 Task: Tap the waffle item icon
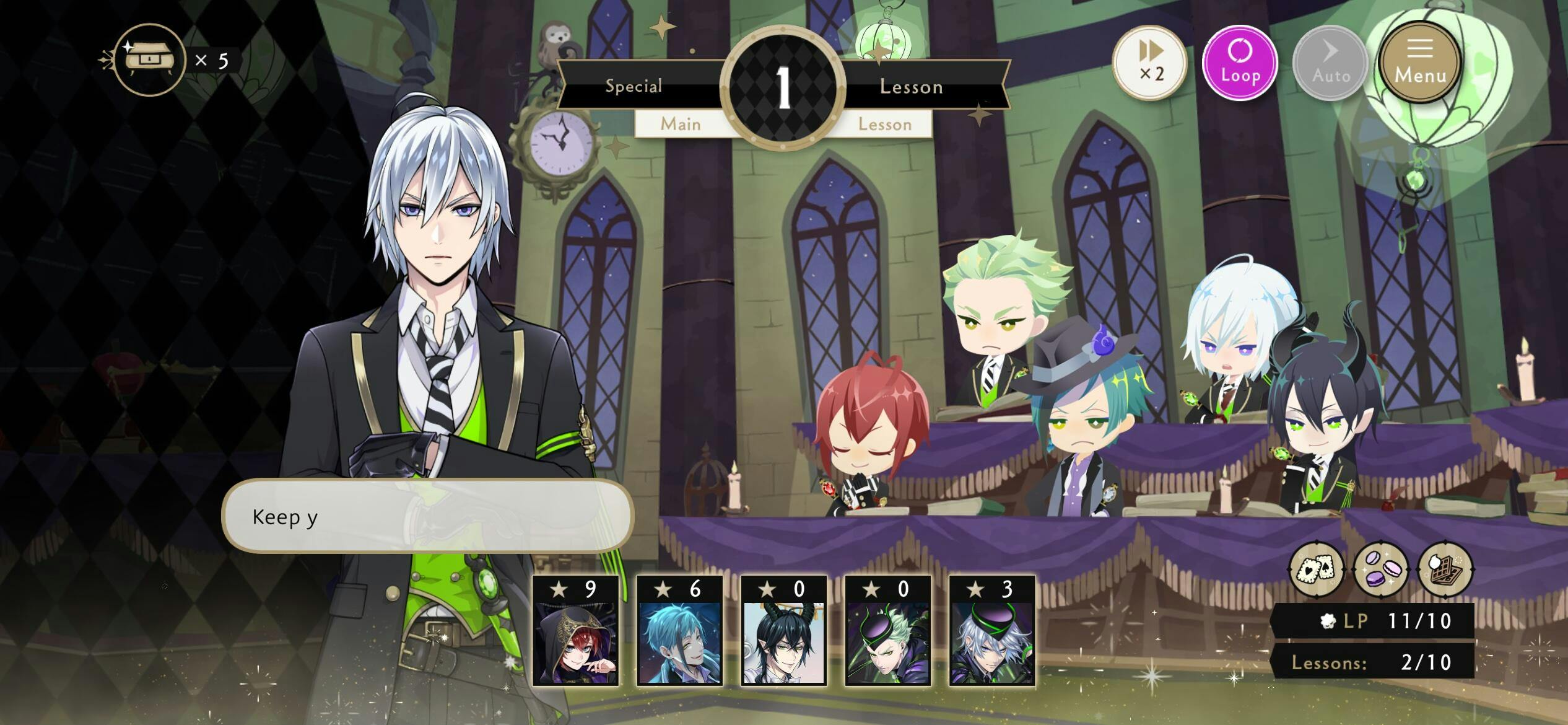coord(1446,569)
